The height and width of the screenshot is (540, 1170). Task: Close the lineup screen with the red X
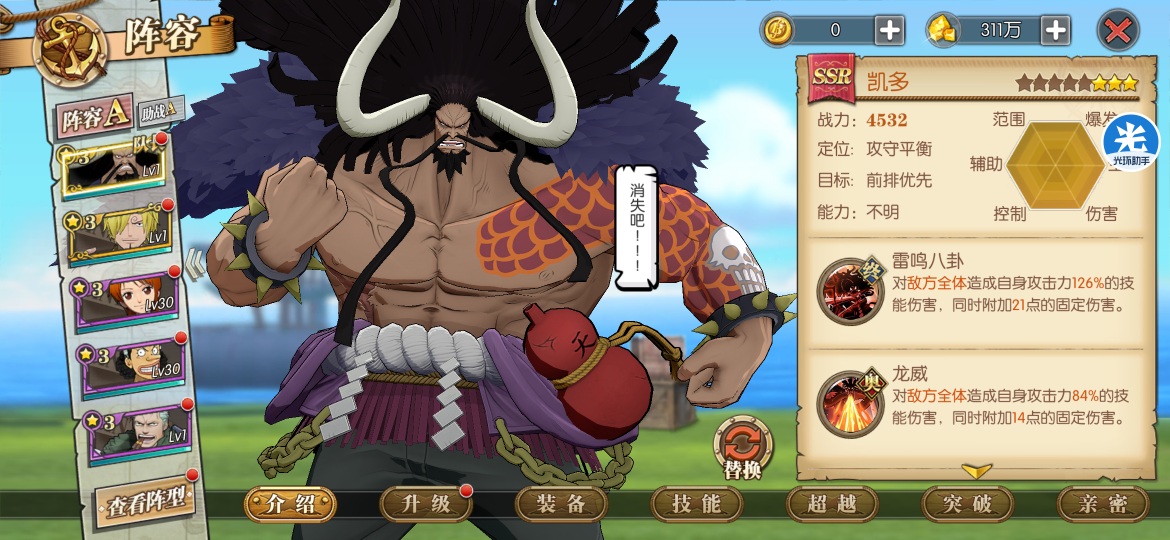pyautogui.click(x=1117, y=30)
